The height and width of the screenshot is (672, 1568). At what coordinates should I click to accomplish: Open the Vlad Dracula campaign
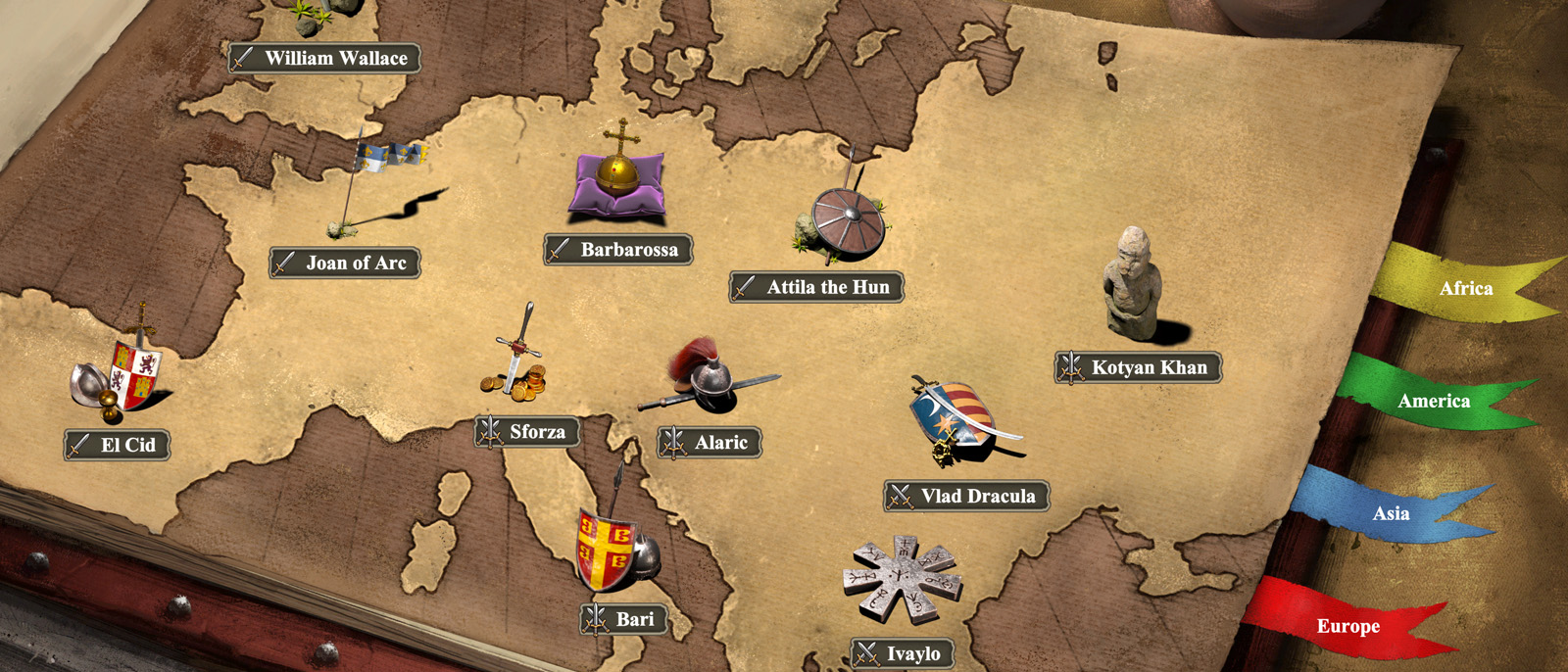pyautogui.click(x=966, y=496)
